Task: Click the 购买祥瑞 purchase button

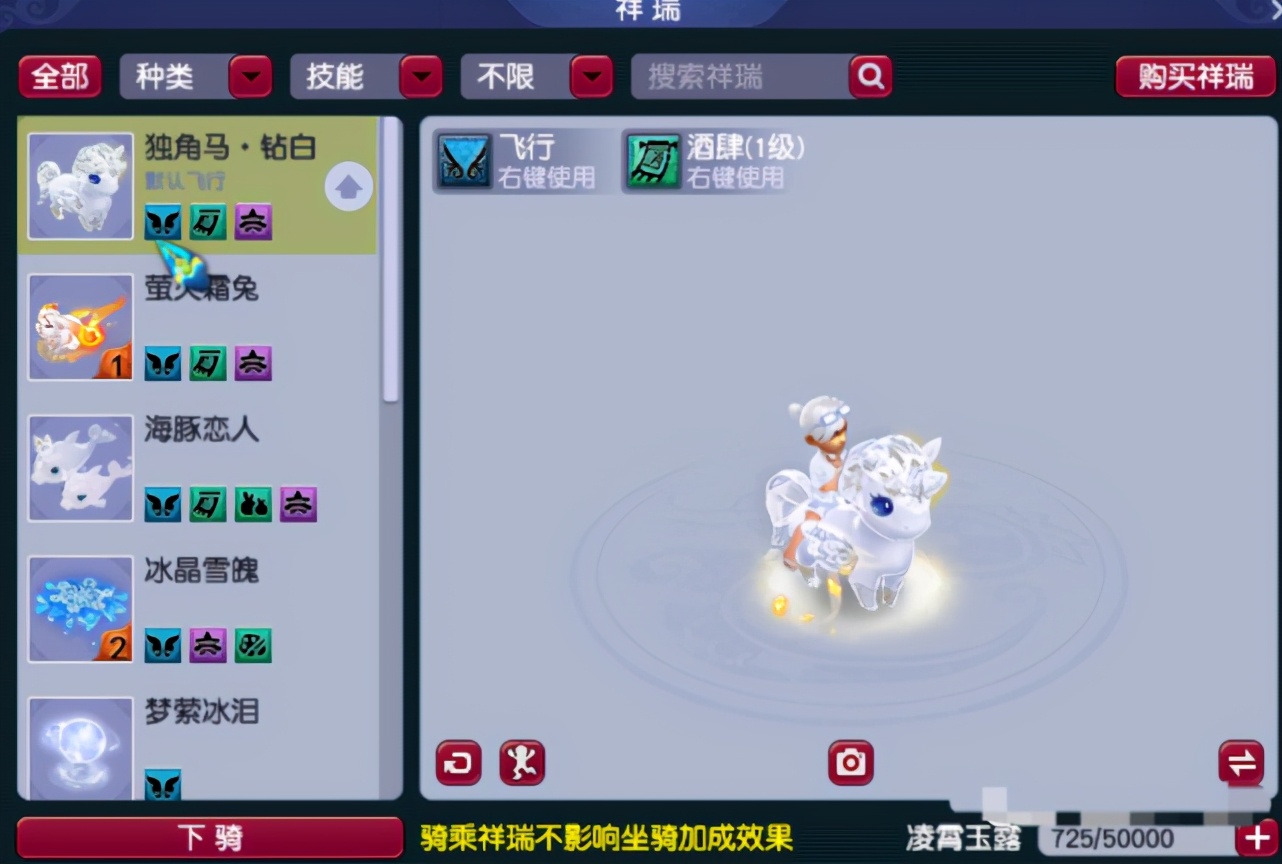Action: [1196, 76]
